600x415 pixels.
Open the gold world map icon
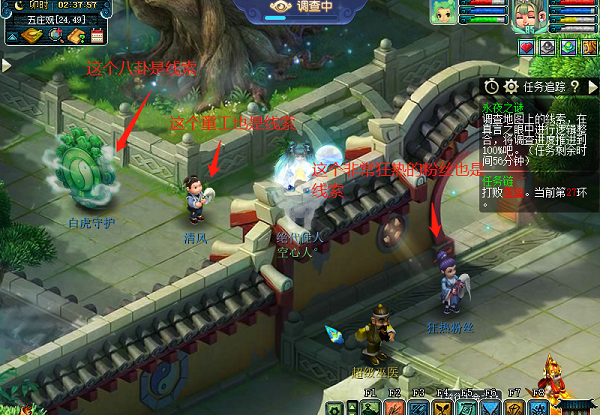tap(32, 36)
